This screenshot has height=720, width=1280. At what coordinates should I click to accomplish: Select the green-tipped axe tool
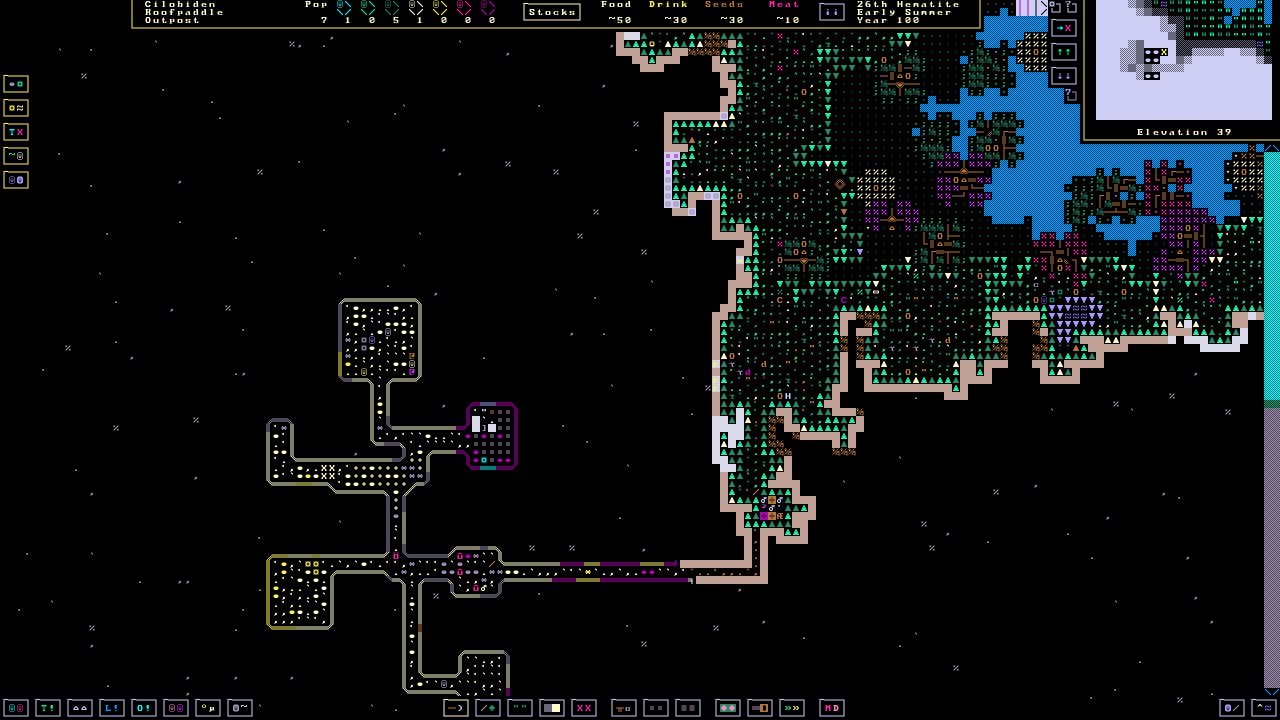[x=488, y=708]
